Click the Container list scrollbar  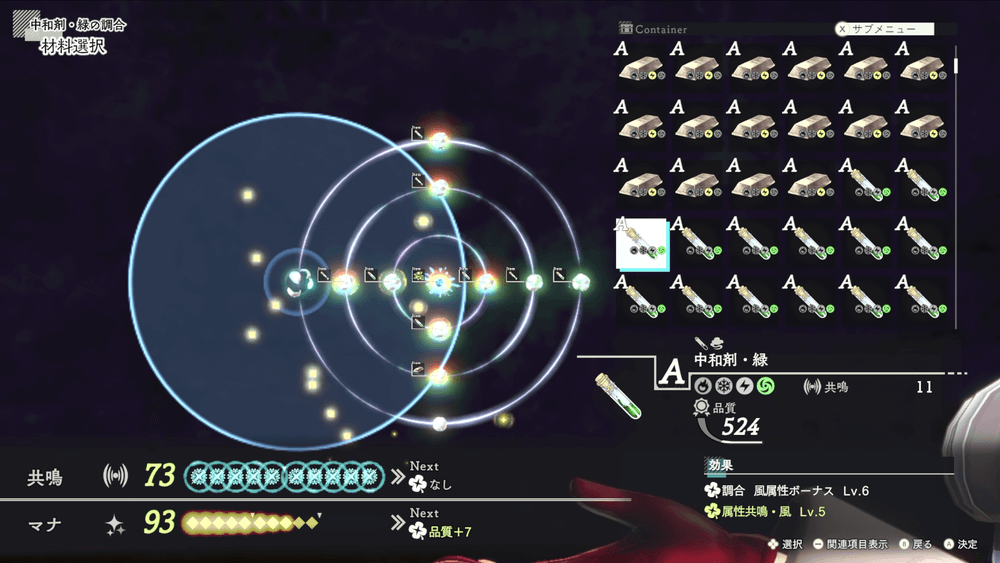pyautogui.click(x=956, y=66)
